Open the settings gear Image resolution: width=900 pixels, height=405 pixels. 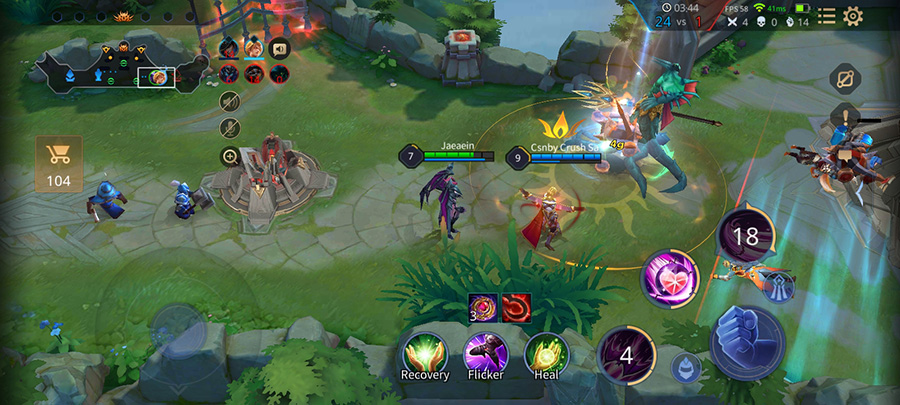coord(853,16)
